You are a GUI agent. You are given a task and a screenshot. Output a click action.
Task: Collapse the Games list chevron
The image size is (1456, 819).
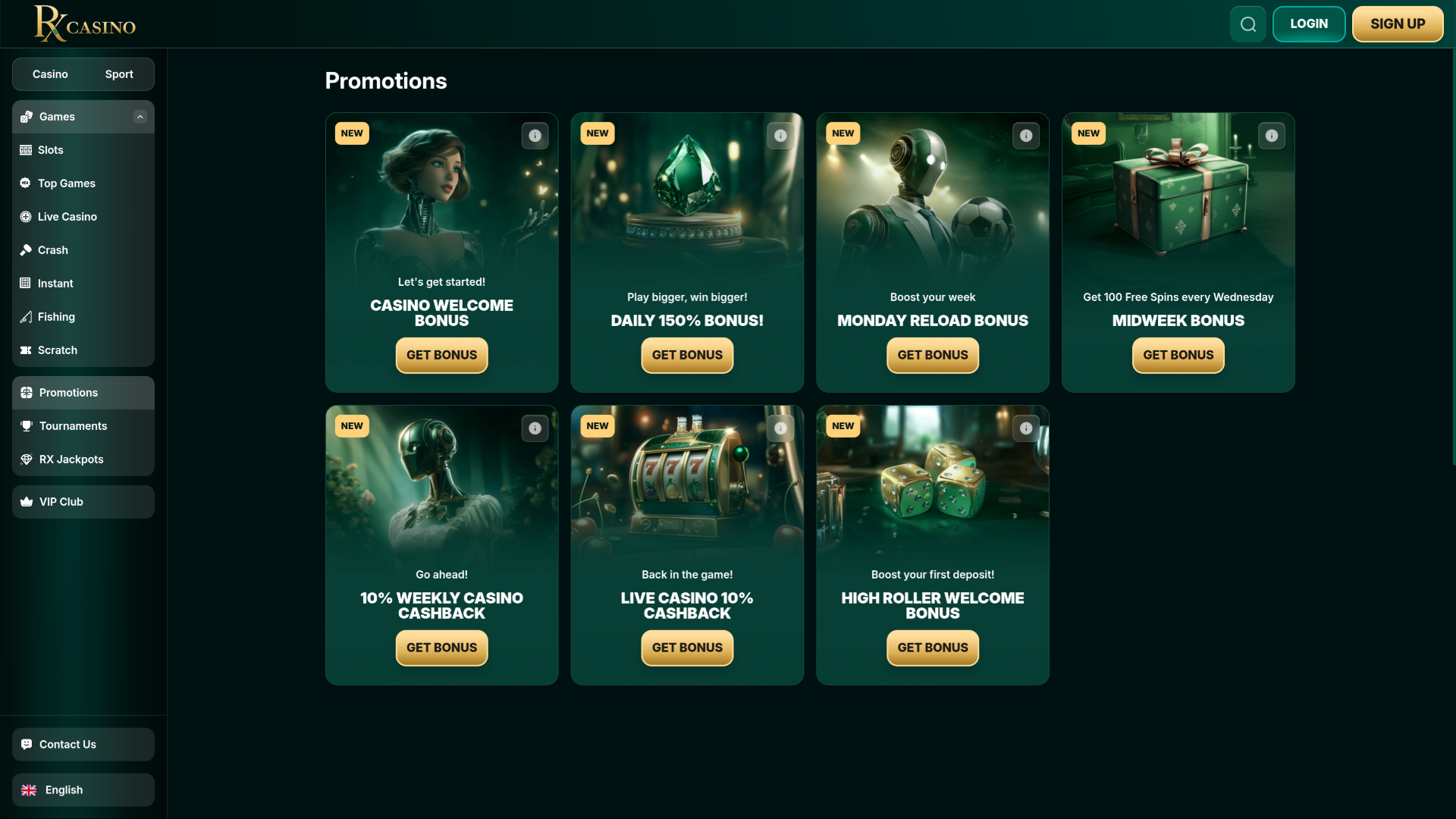(x=140, y=117)
